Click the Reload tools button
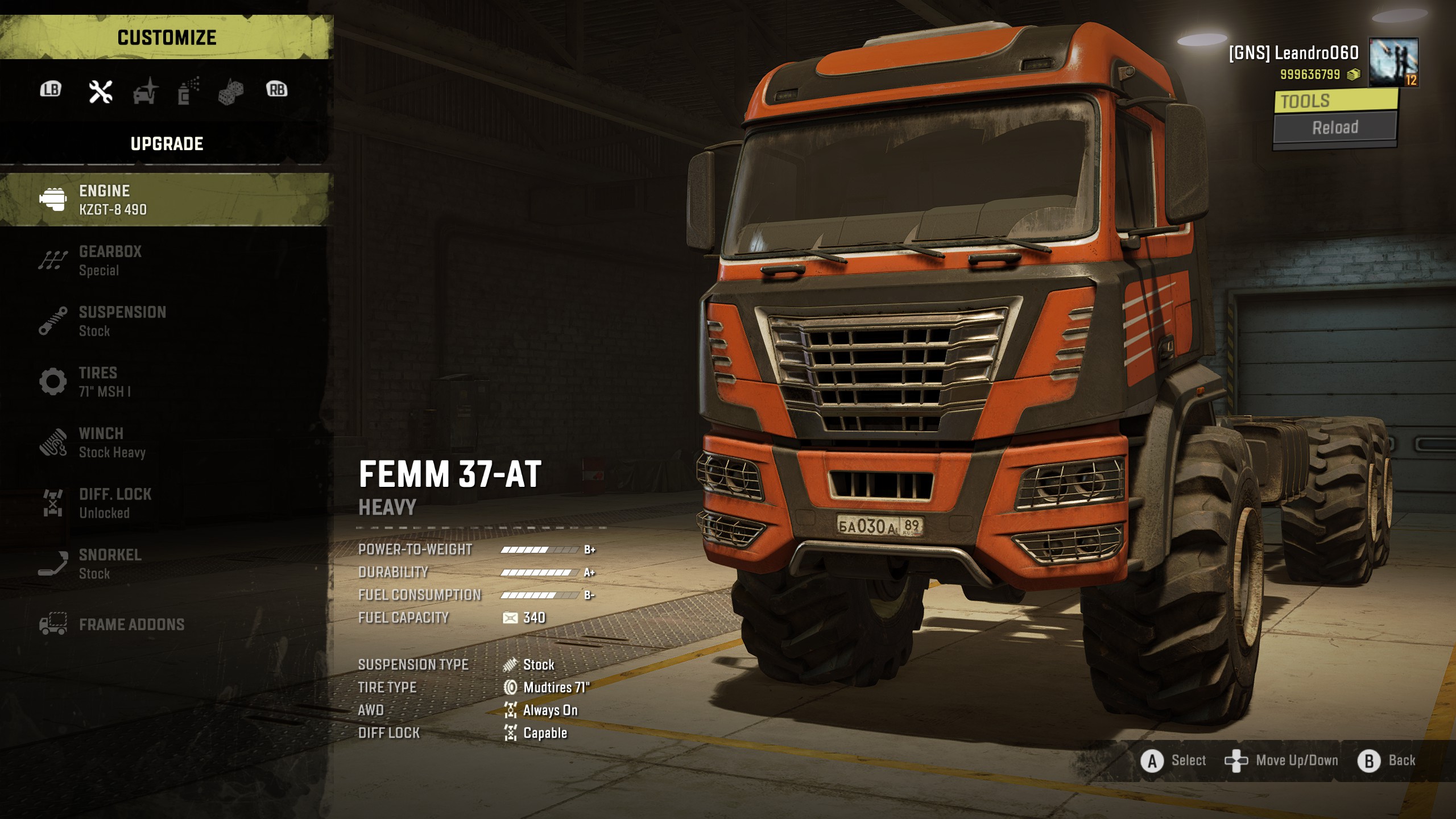Screen dimensions: 1456x819 [x=1335, y=127]
